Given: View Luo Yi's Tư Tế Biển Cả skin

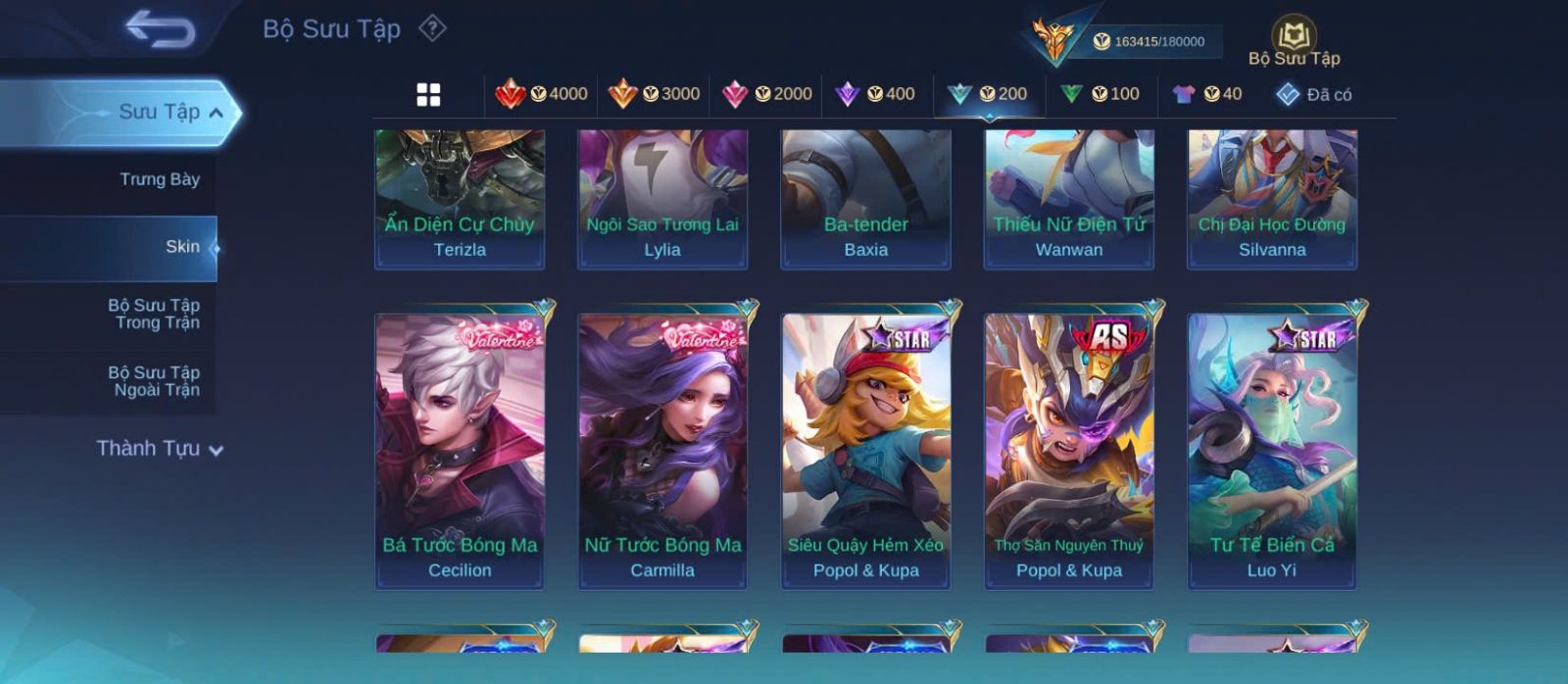Looking at the screenshot, I should (1272, 451).
